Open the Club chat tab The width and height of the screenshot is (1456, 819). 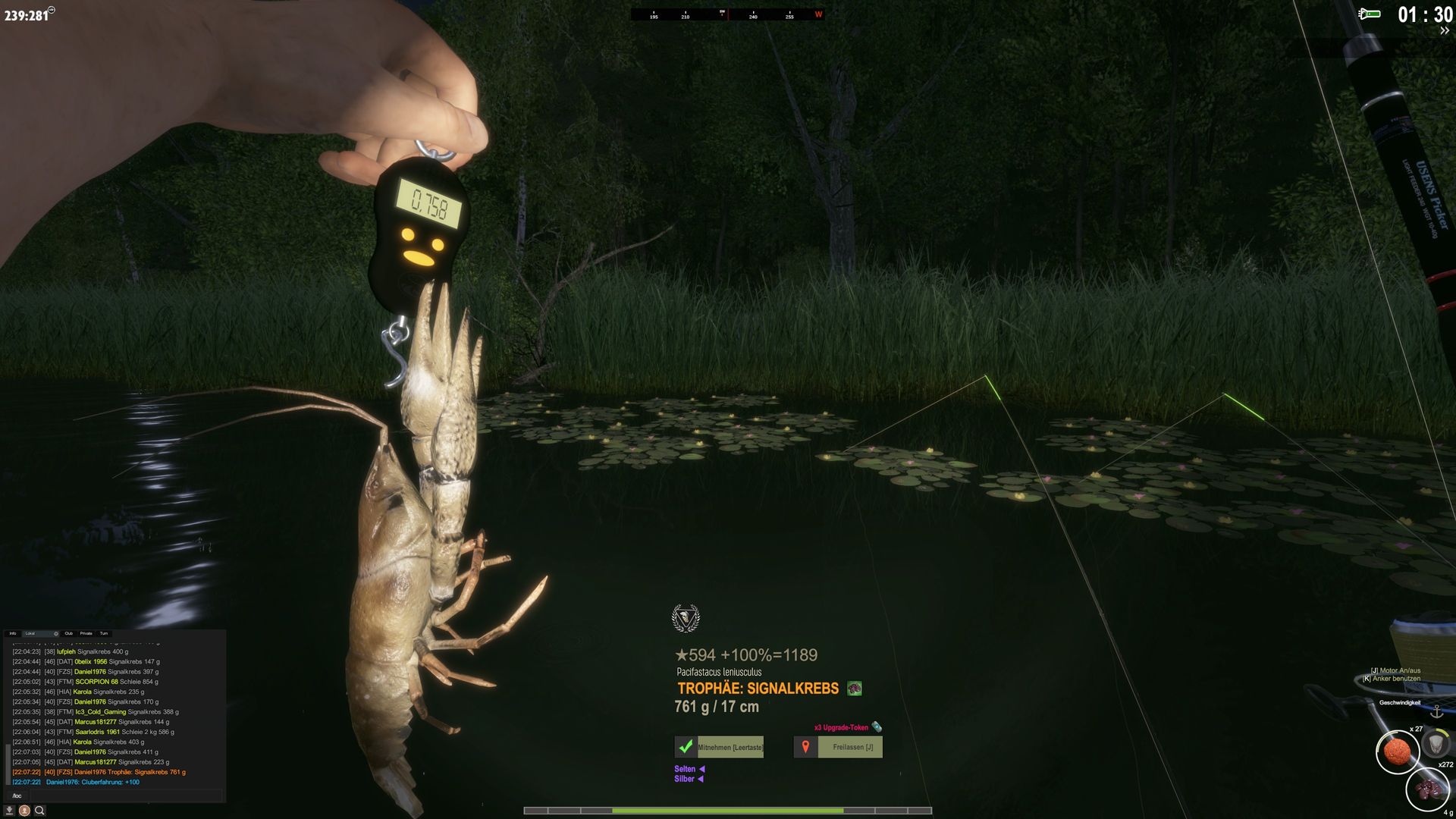(69, 633)
